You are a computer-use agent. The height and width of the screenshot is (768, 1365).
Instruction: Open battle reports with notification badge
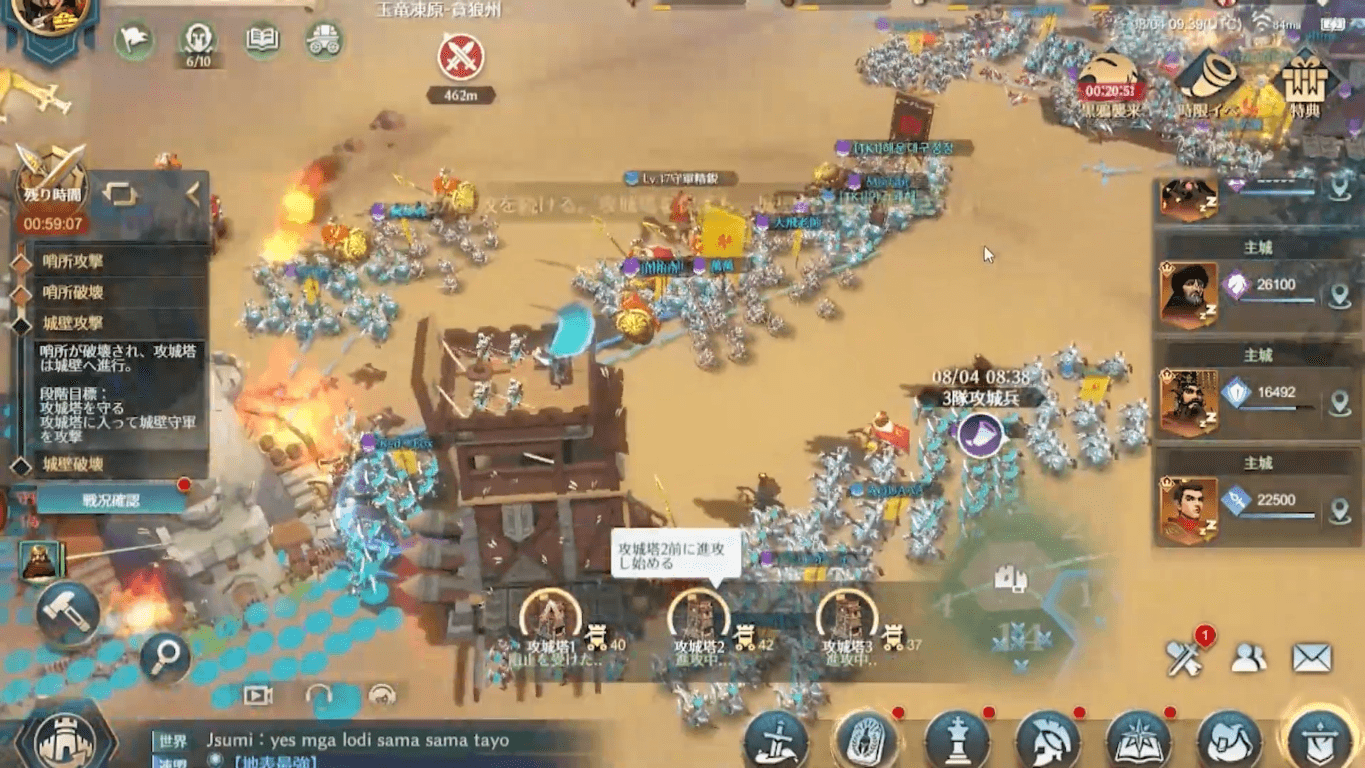click(1185, 655)
